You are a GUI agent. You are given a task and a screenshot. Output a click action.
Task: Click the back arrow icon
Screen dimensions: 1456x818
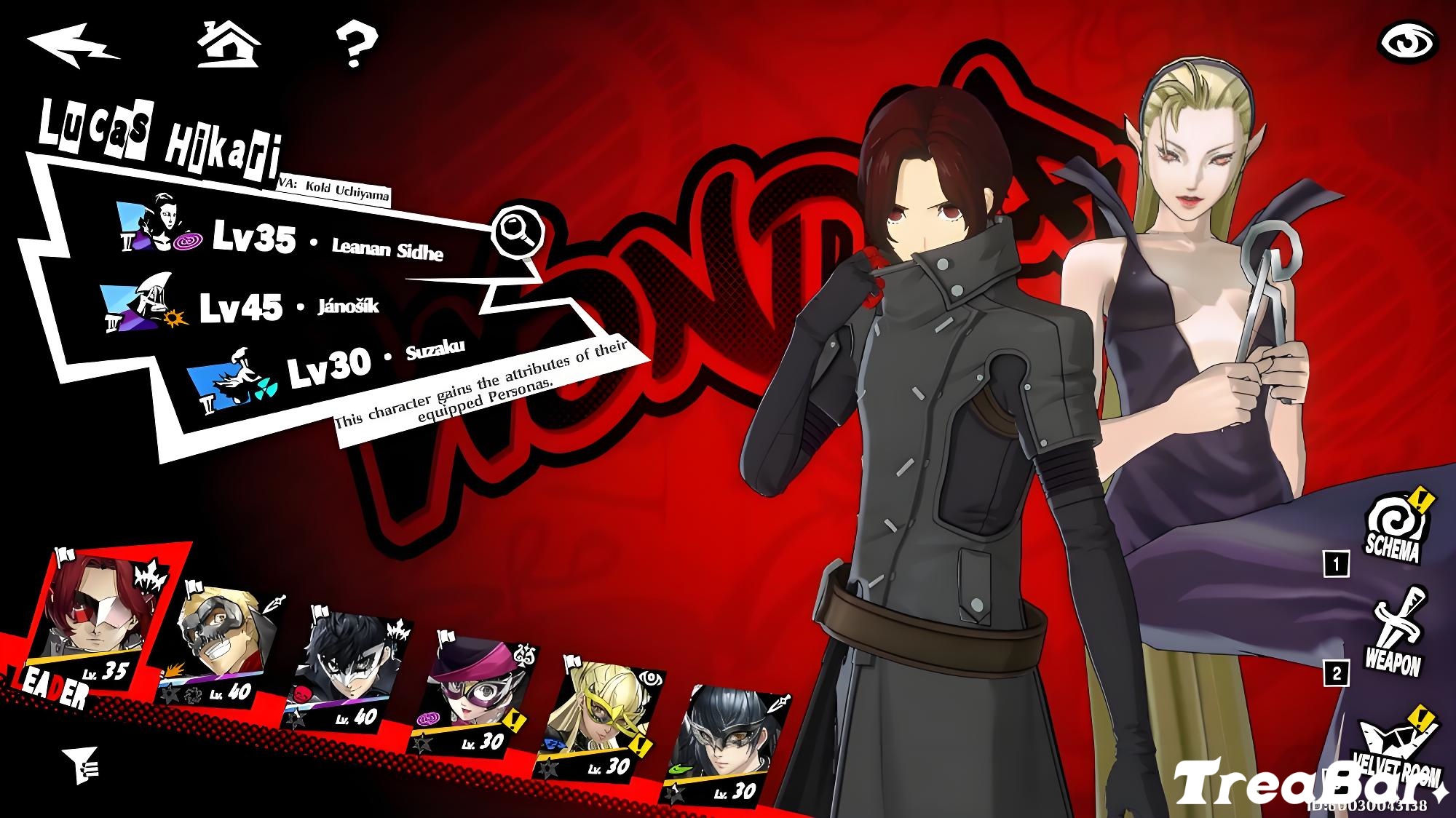[x=73, y=45]
